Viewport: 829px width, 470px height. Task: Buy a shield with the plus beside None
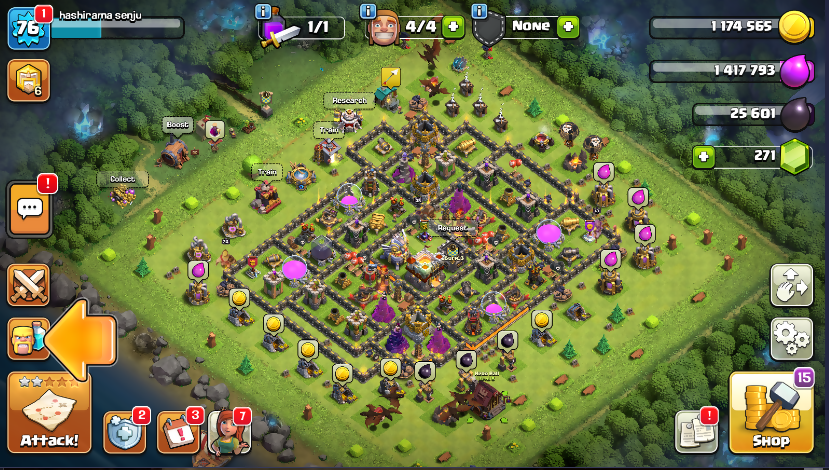tap(569, 27)
